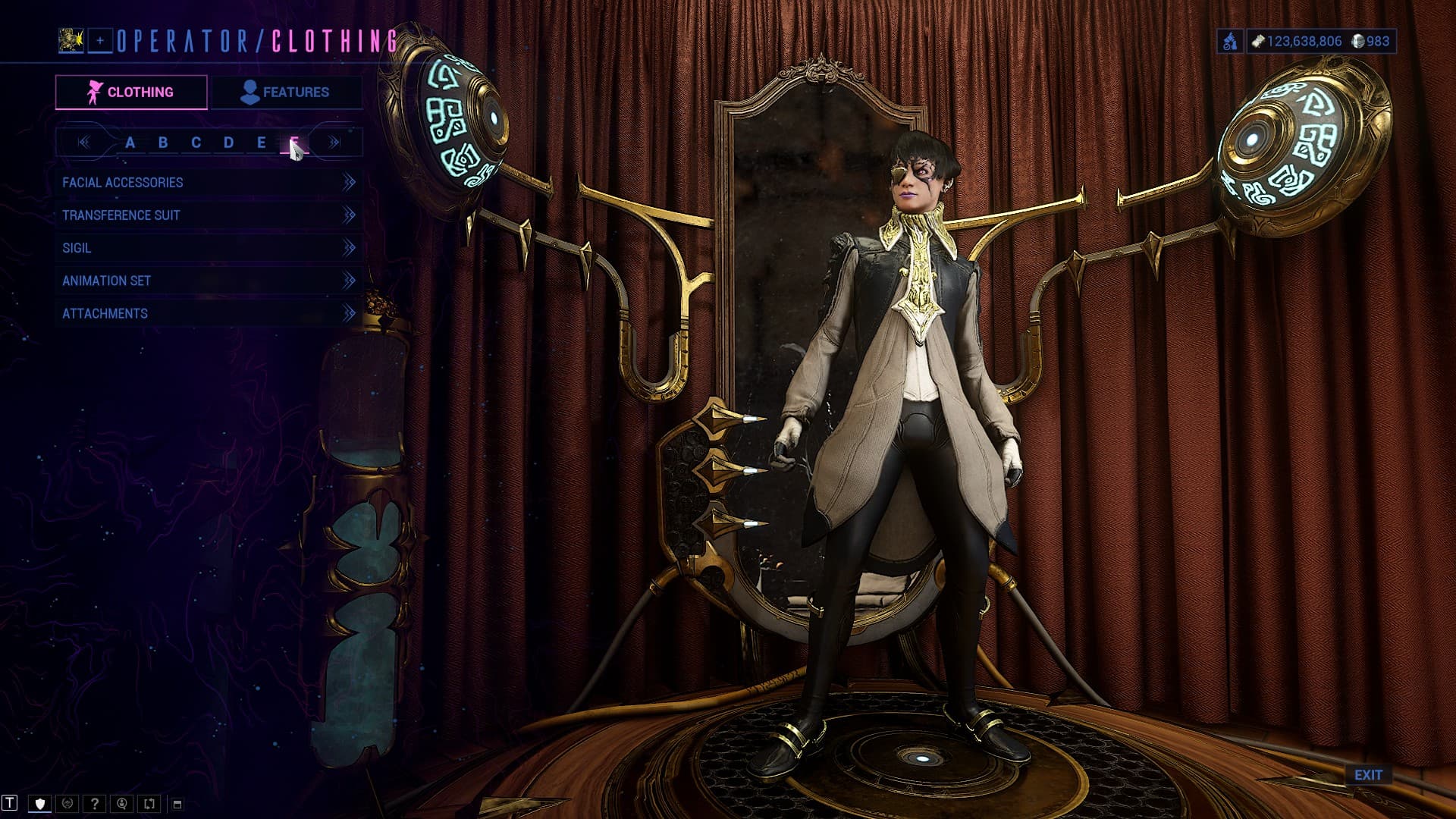
Task: Click the next config arrow
Action: (334, 143)
